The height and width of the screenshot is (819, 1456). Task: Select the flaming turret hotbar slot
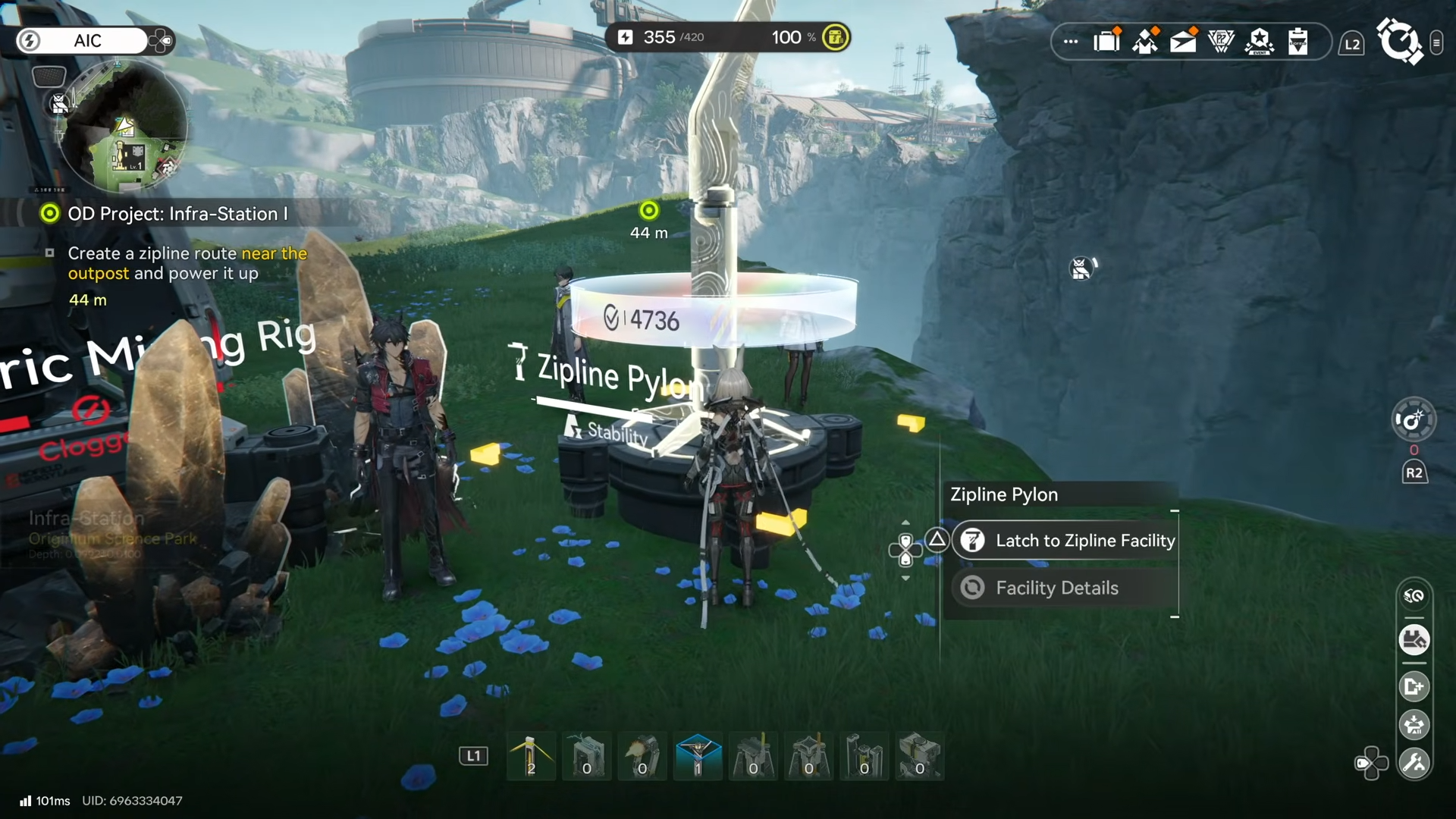642,756
